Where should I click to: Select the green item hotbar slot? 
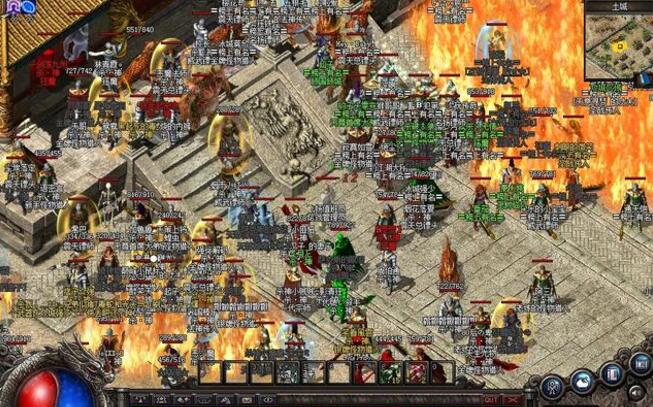[391, 373]
